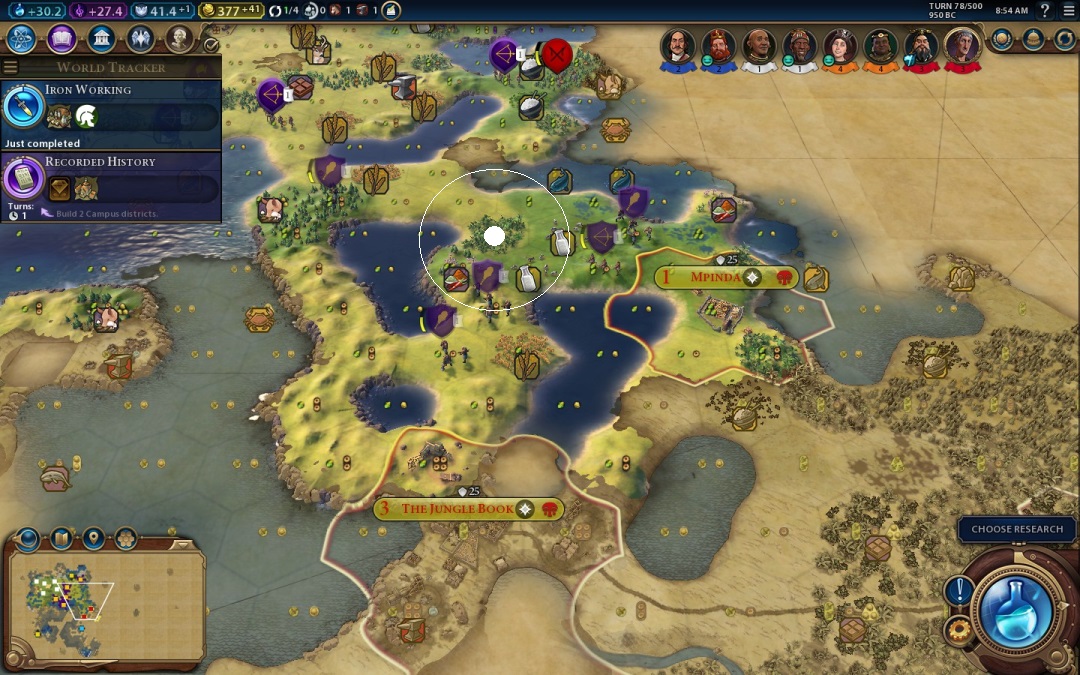The height and width of the screenshot is (675, 1080).
Task: Toggle the map pins list
Action: (94, 539)
